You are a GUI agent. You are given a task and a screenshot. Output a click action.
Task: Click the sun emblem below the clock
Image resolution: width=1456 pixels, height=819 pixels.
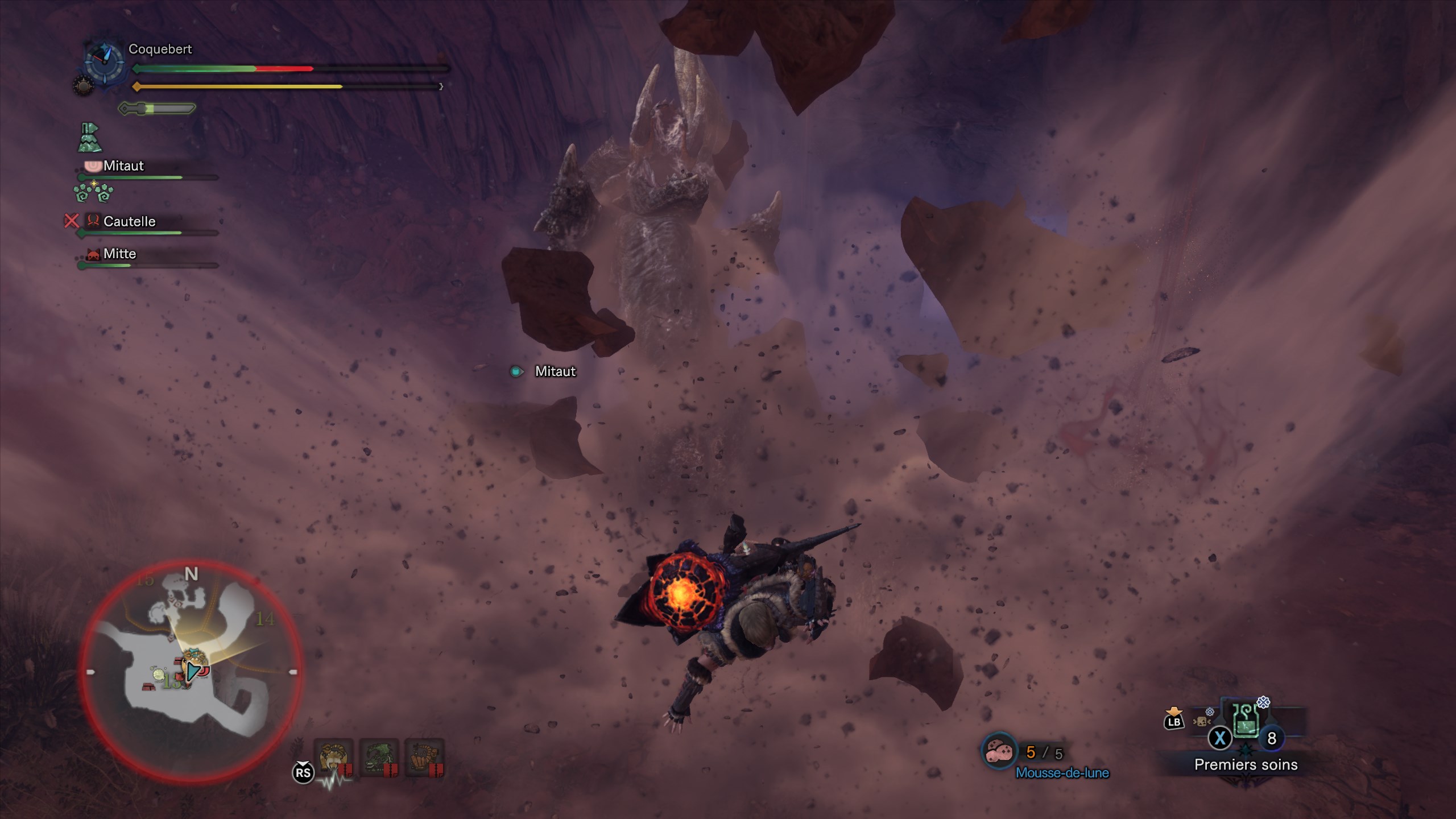pyautogui.click(x=84, y=86)
